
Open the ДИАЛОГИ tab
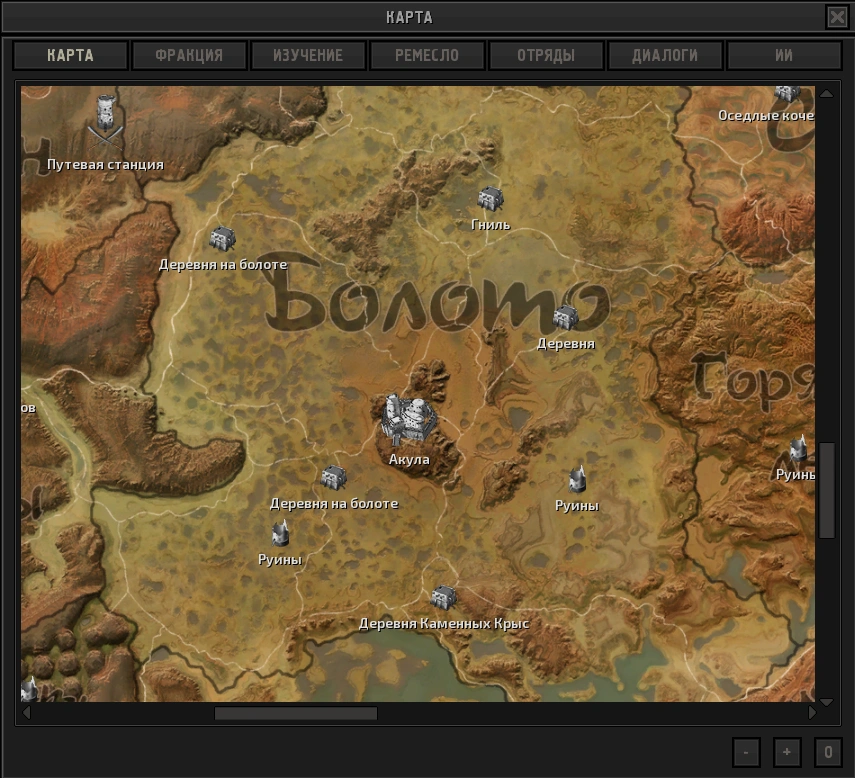coord(665,55)
